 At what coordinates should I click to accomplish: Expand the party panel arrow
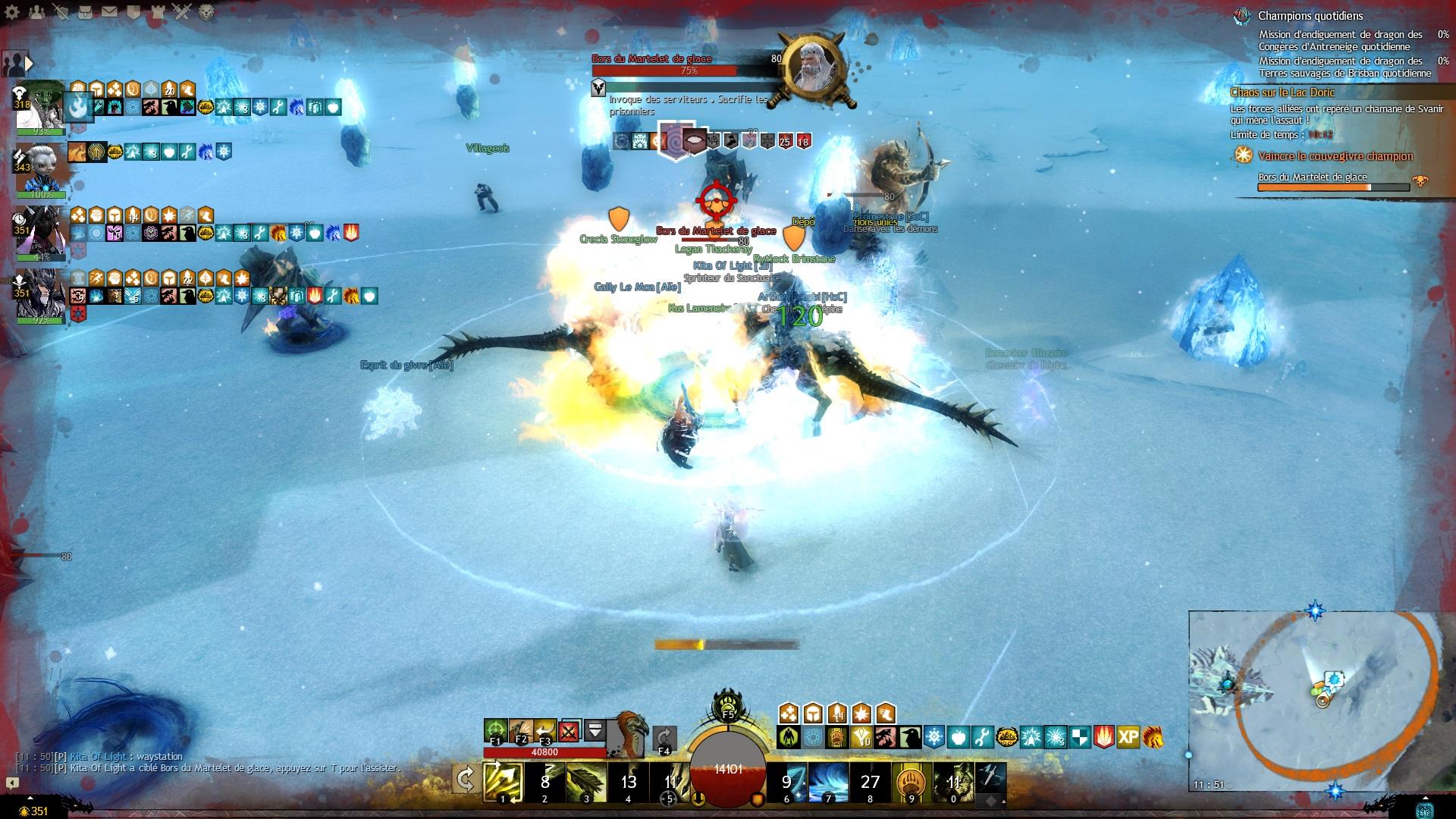pos(30,64)
